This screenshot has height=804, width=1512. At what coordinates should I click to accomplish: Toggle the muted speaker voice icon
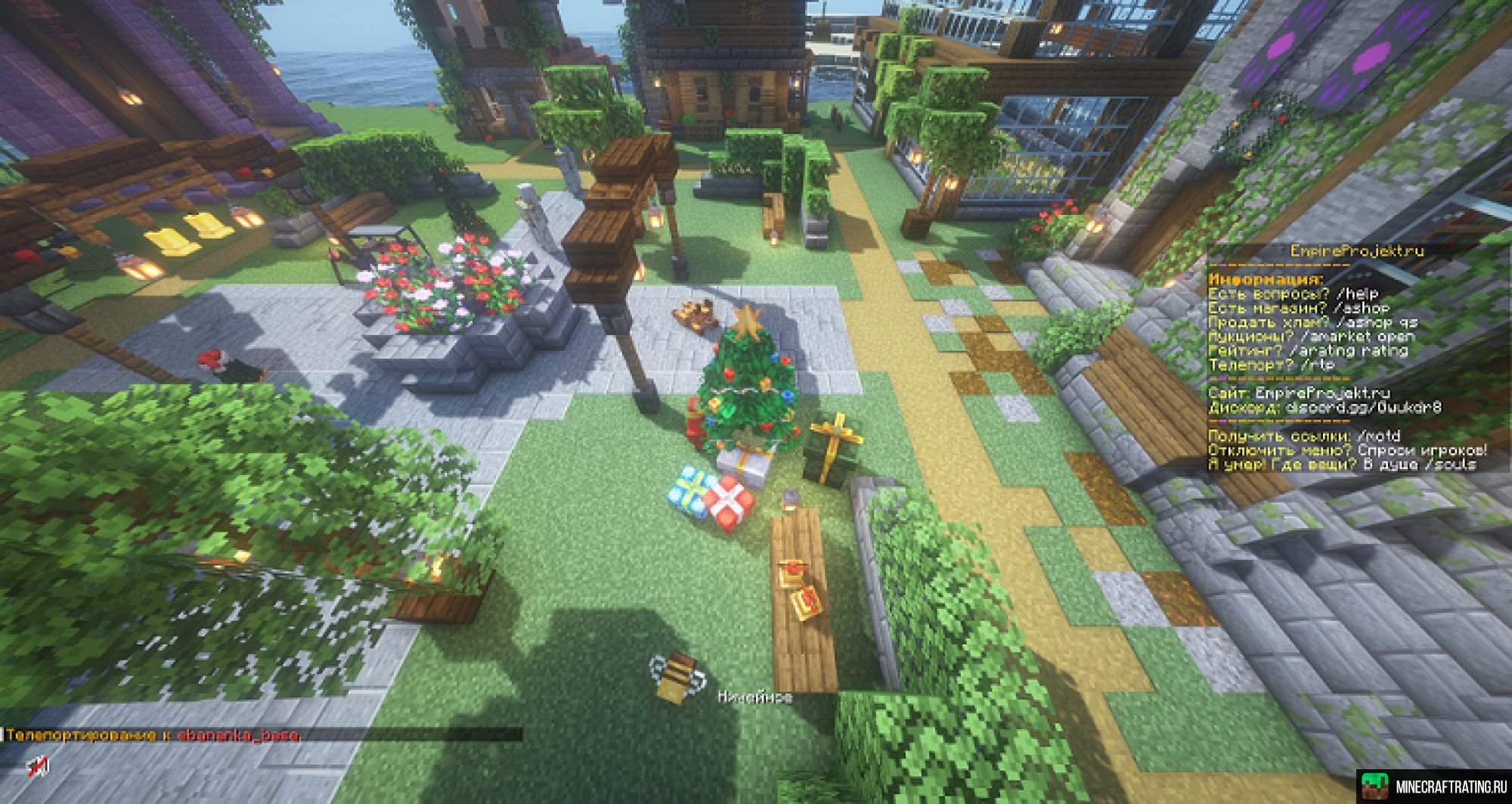pos(39,767)
